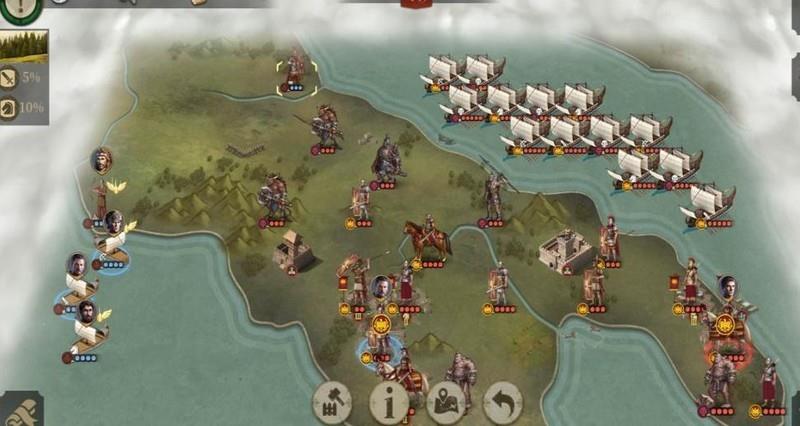Select the forest terrain thumbnail
This screenshot has width=800, height=426.
click(x=23, y=46)
